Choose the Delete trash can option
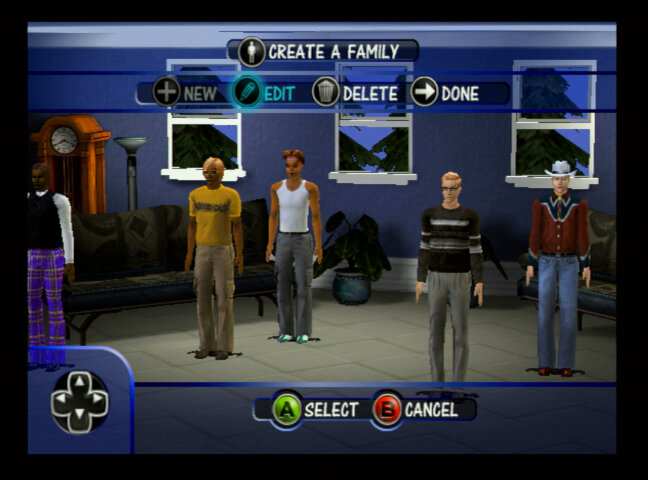This screenshot has width=648, height=480. pos(355,93)
